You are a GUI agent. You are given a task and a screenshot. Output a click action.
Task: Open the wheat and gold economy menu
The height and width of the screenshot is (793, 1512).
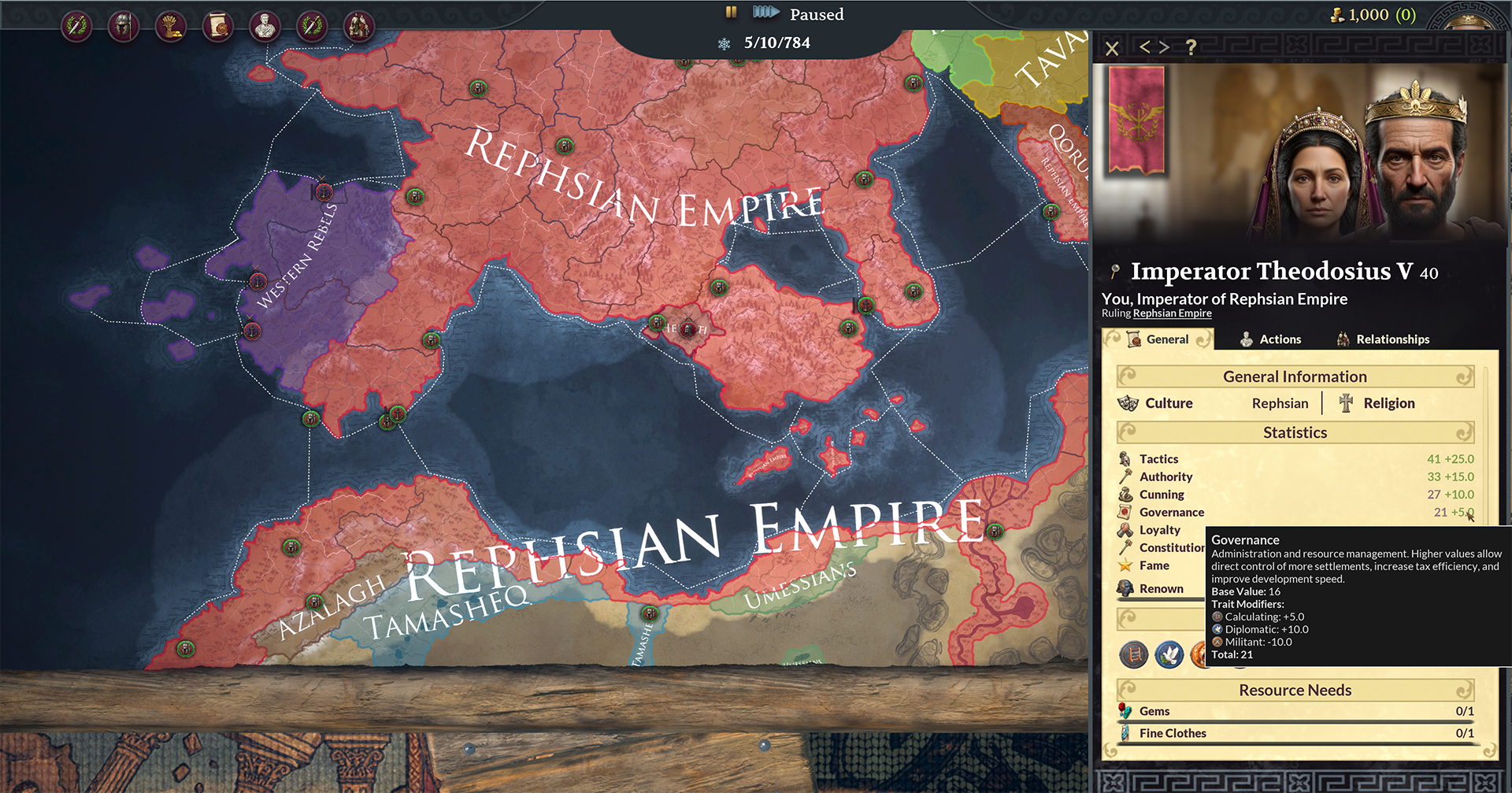(170, 27)
